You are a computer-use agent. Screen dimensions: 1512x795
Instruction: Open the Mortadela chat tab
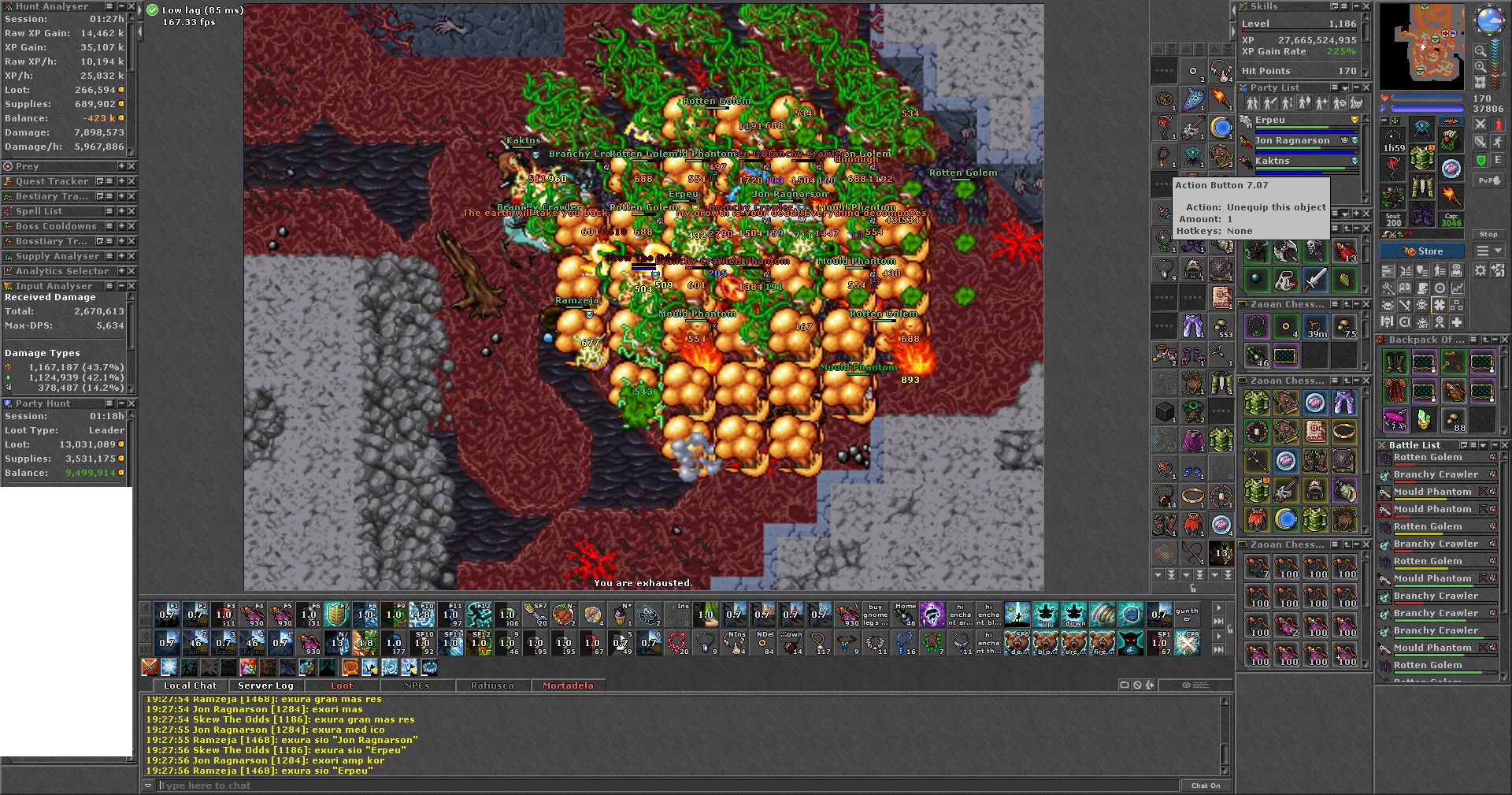click(567, 685)
